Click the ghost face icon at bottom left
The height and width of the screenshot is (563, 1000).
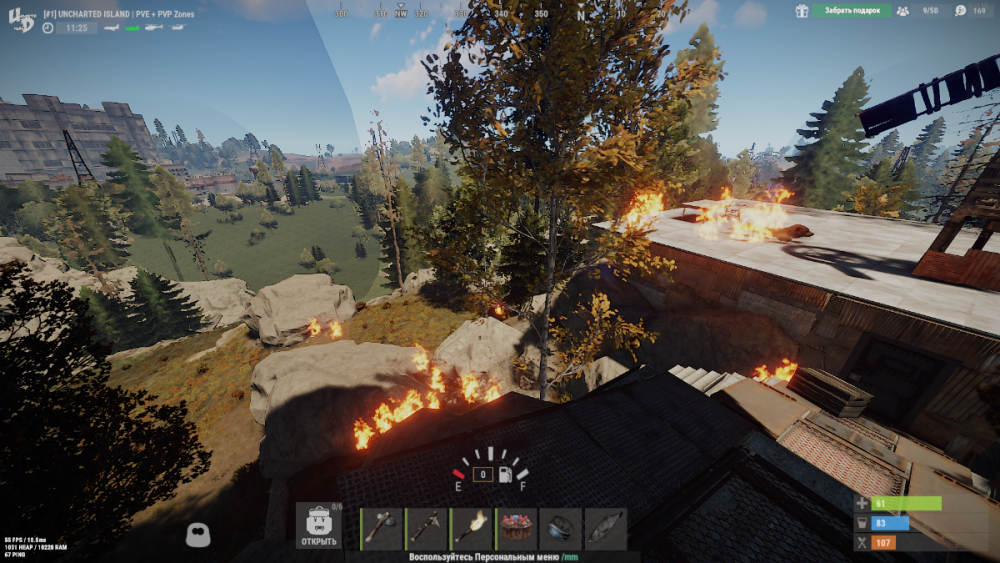[x=198, y=535]
